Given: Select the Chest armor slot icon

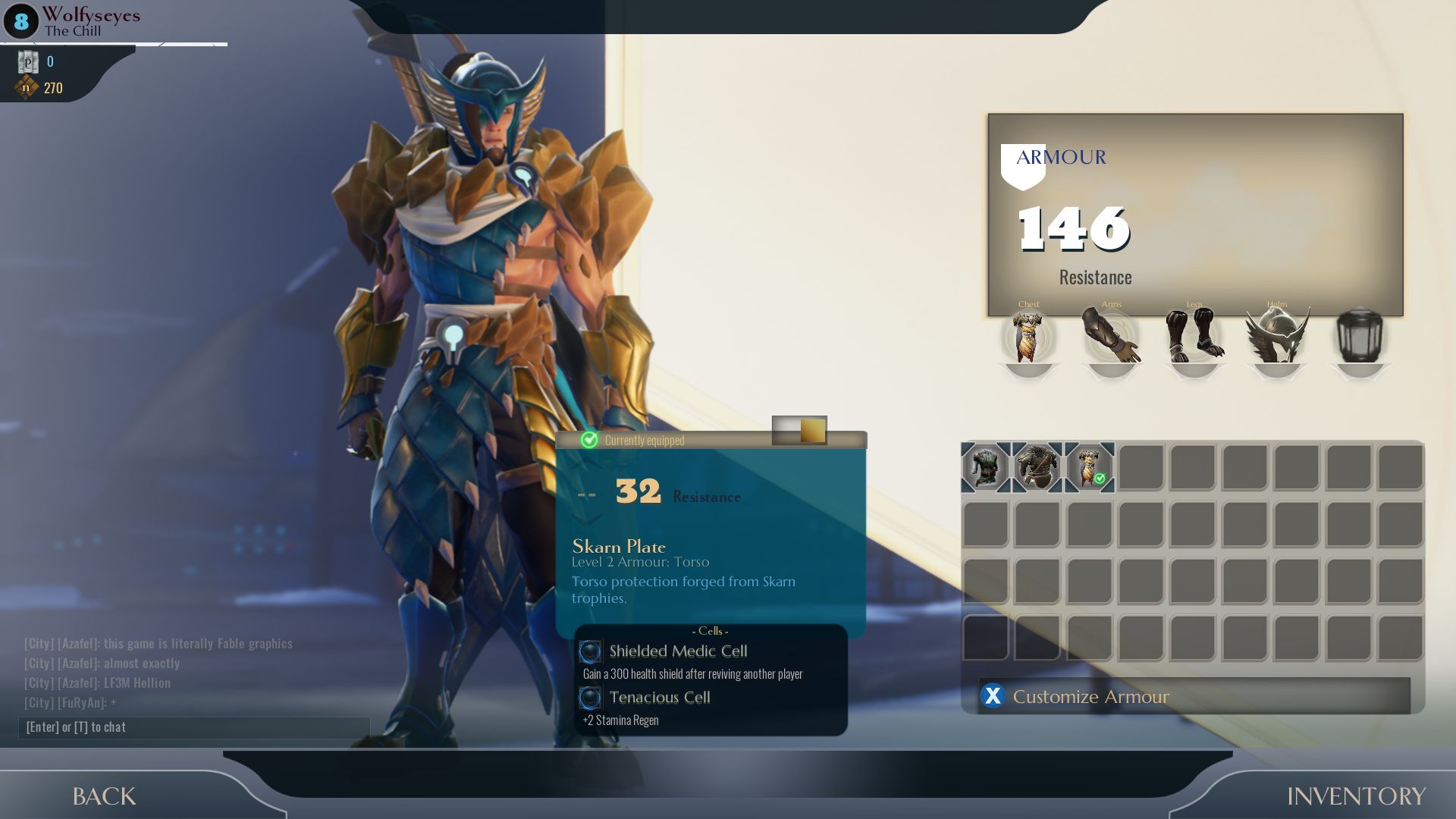Looking at the screenshot, I should 1028,337.
